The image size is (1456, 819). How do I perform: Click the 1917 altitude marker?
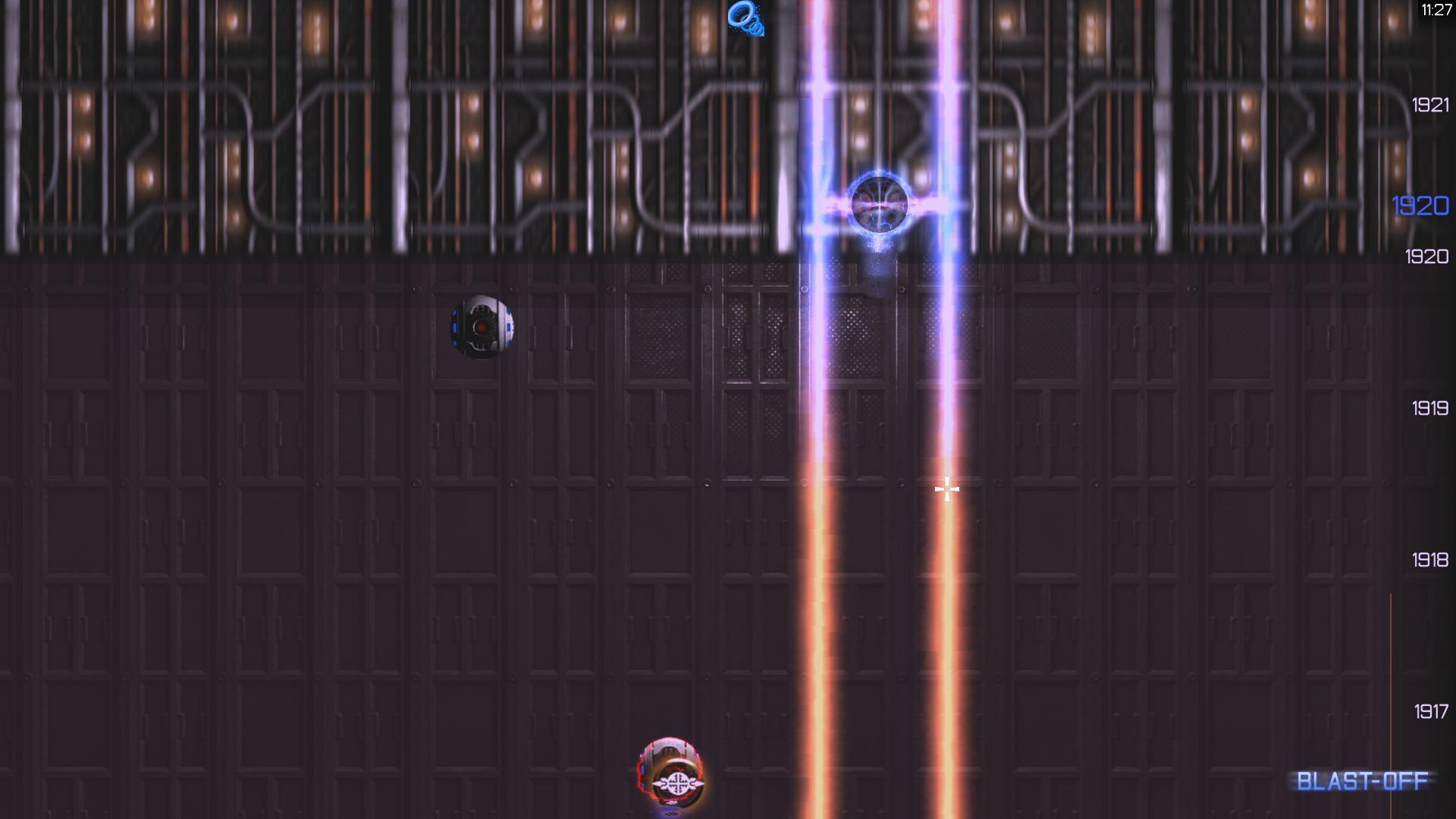[x=1429, y=711]
